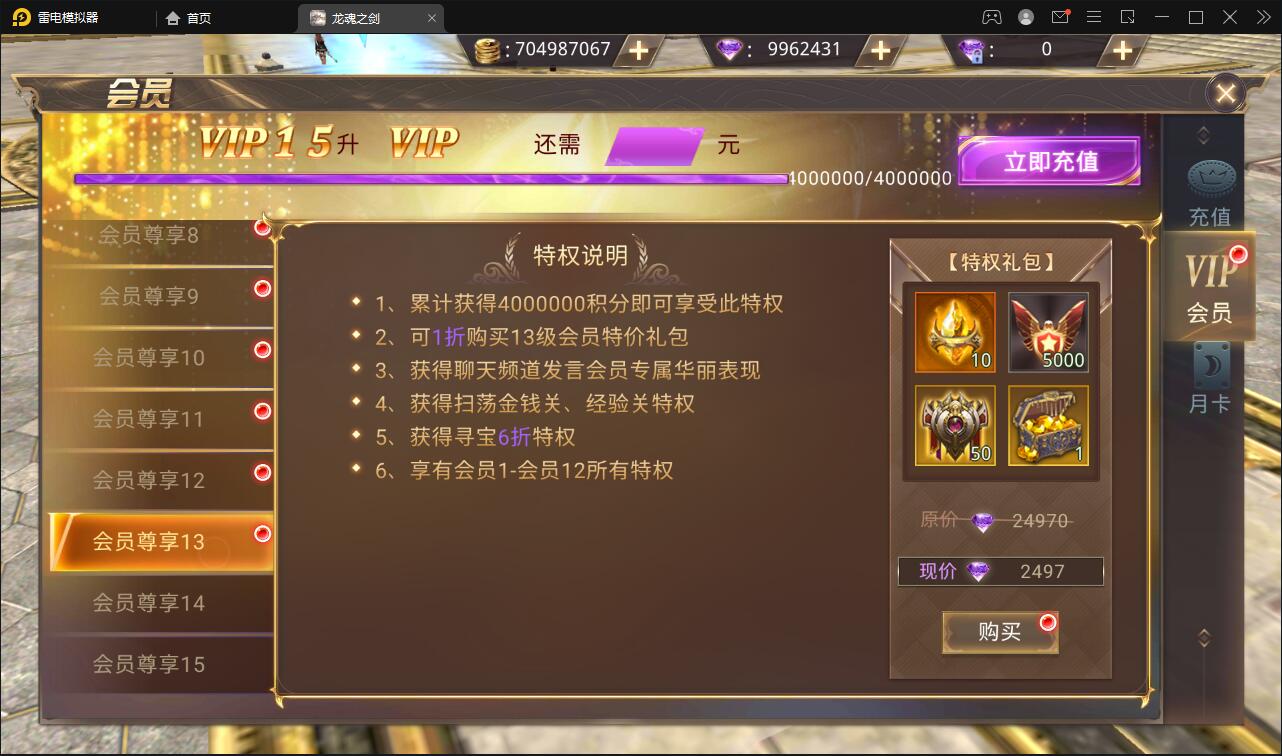1282x756 pixels.
Task: Select the red wings 5000 gift item
Action: tap(1049, 333)
